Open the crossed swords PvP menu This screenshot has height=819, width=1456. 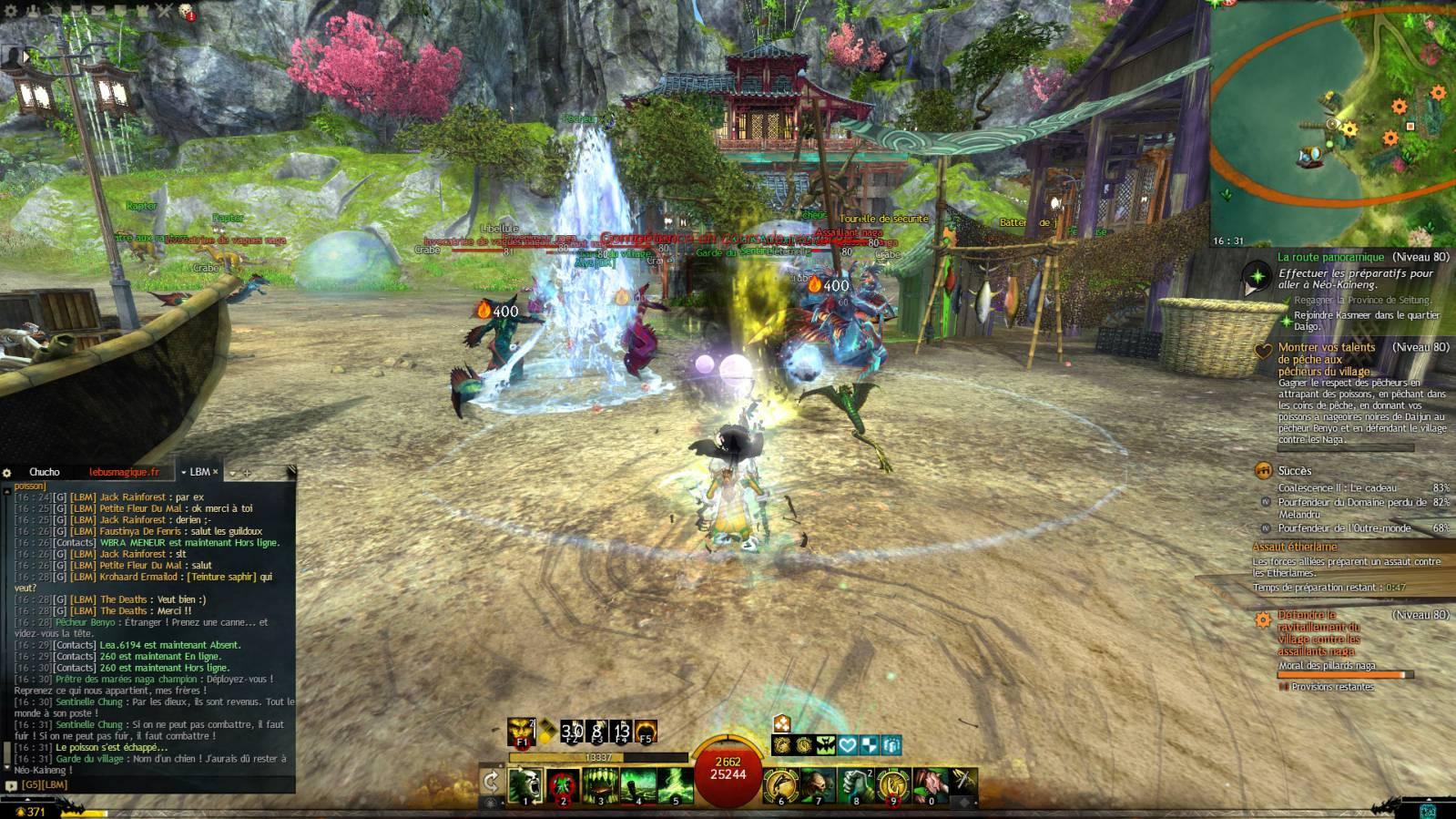[164, 11]
